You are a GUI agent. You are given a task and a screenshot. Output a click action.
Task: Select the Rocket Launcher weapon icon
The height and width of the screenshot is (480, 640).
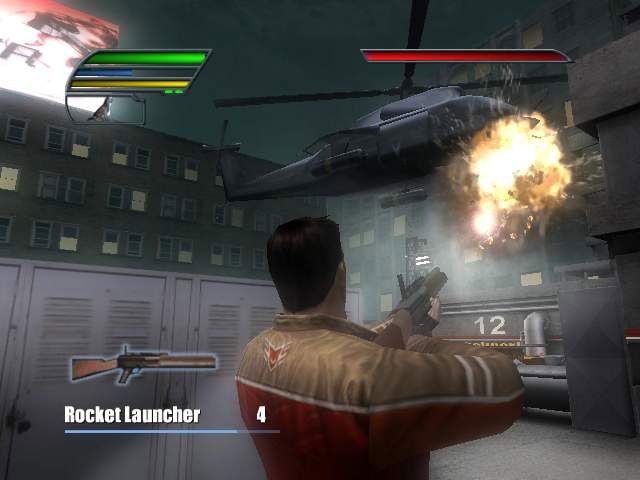pyautogui.click(x=142, y=363)
